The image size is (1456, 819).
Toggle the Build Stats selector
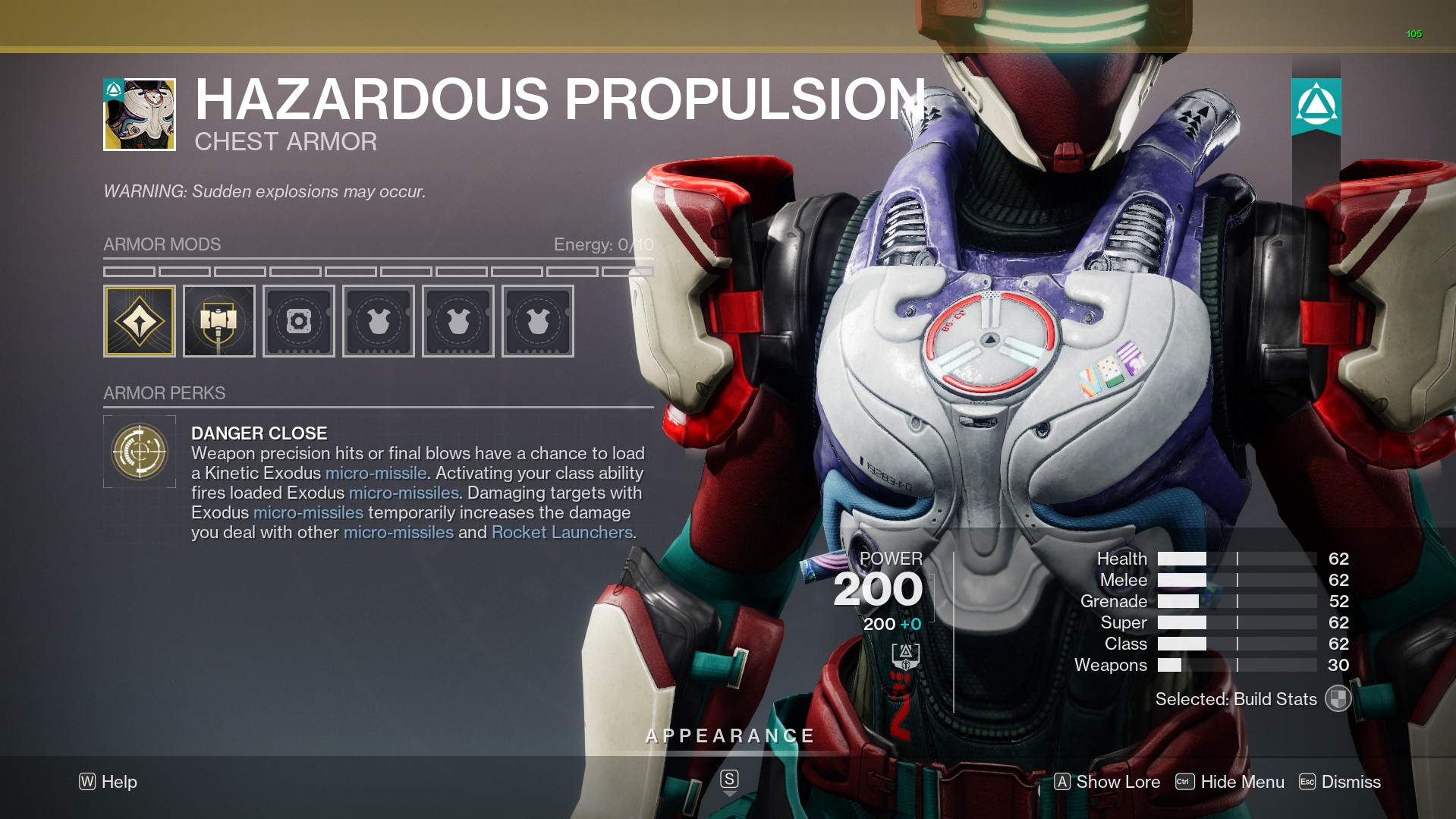click(x=1338, y=699)
